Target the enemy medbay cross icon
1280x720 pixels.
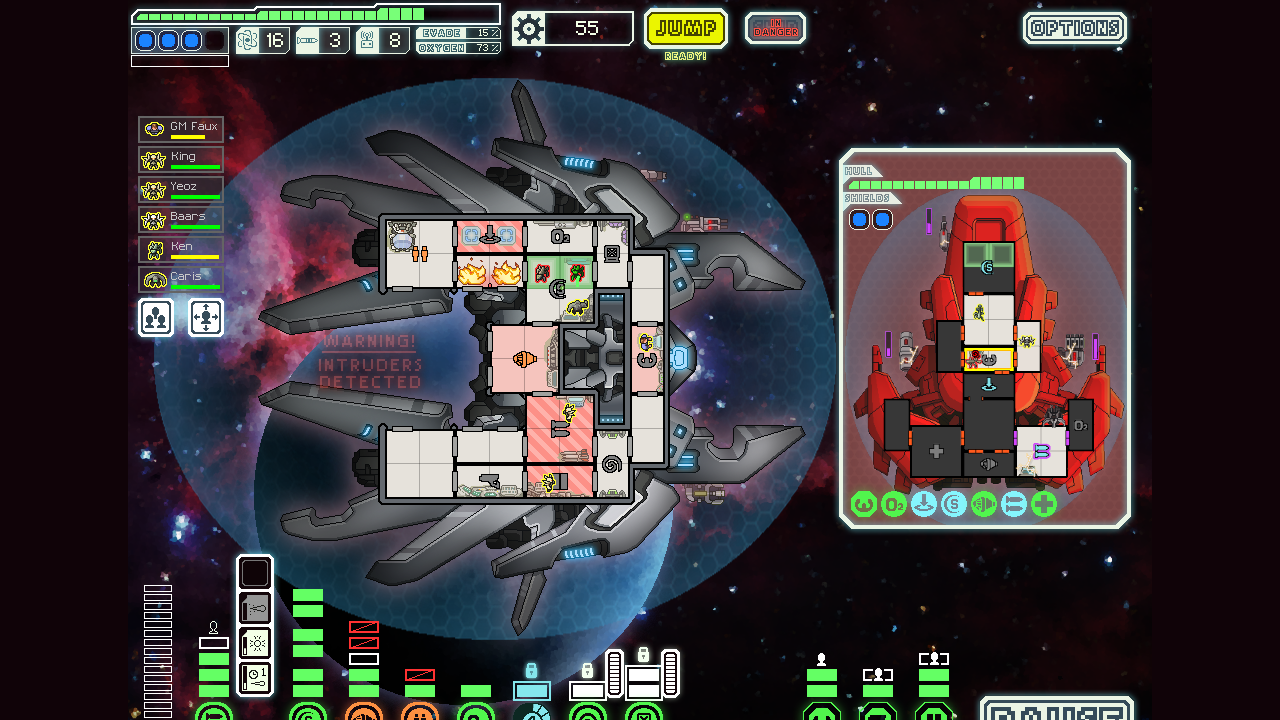pyautogui.click(x=1043, y=505)
